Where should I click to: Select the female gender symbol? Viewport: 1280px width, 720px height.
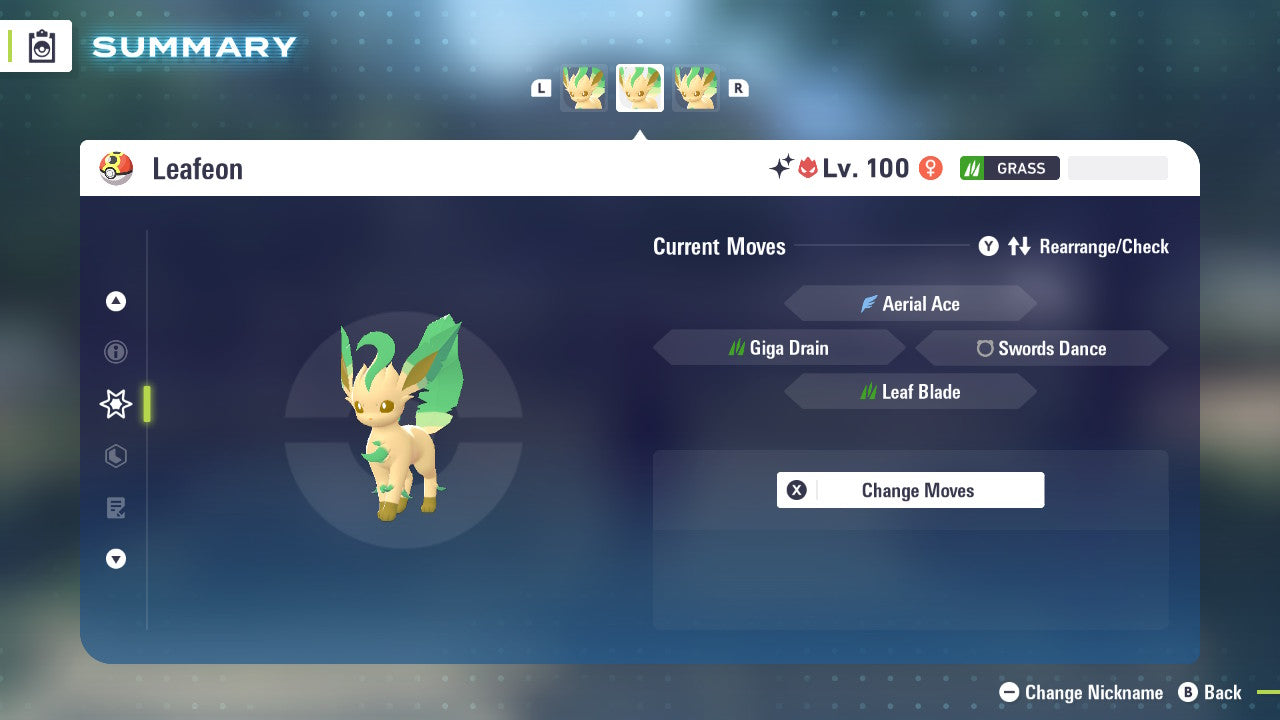pyautogui.click(x=930, y=168)
